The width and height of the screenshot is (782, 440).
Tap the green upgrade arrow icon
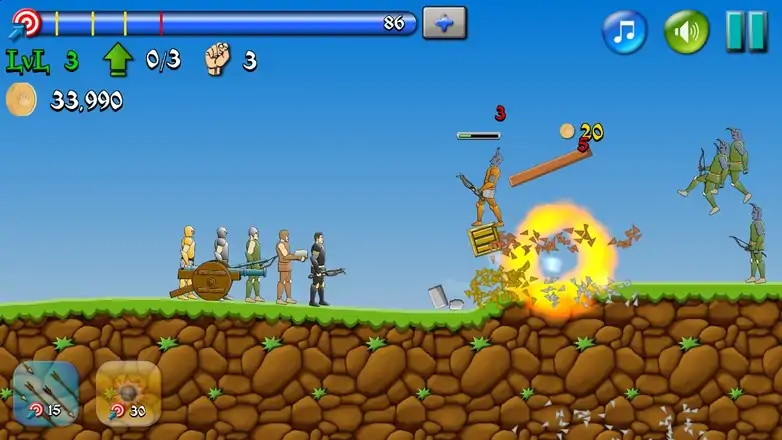[x=118, y=61]
